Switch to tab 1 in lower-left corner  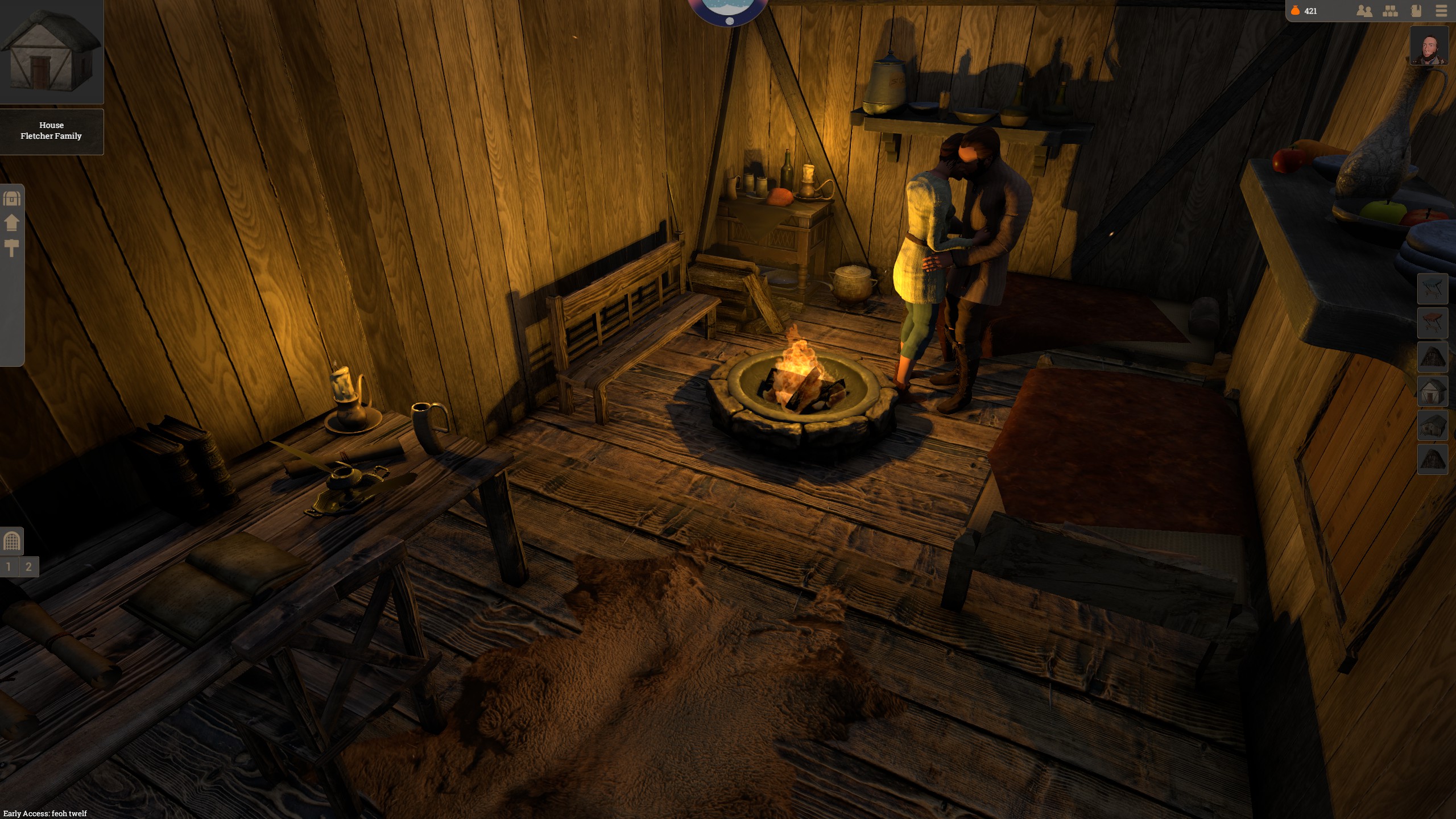(x=8, y=566)
